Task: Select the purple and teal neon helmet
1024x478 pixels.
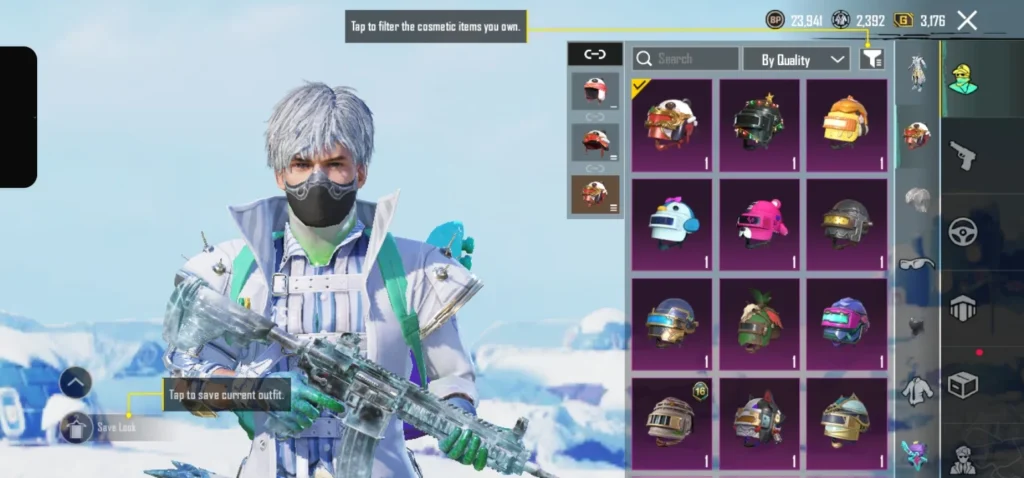Action: (846, 324)
